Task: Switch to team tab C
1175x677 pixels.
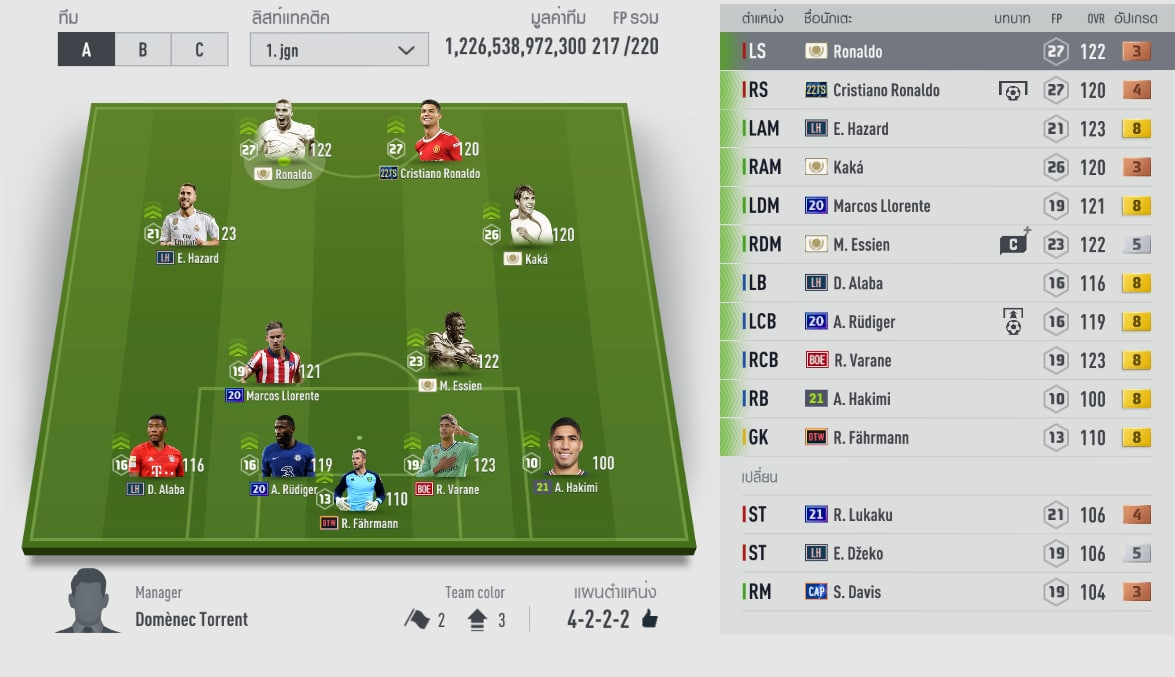Action: (x=199, y=50)
